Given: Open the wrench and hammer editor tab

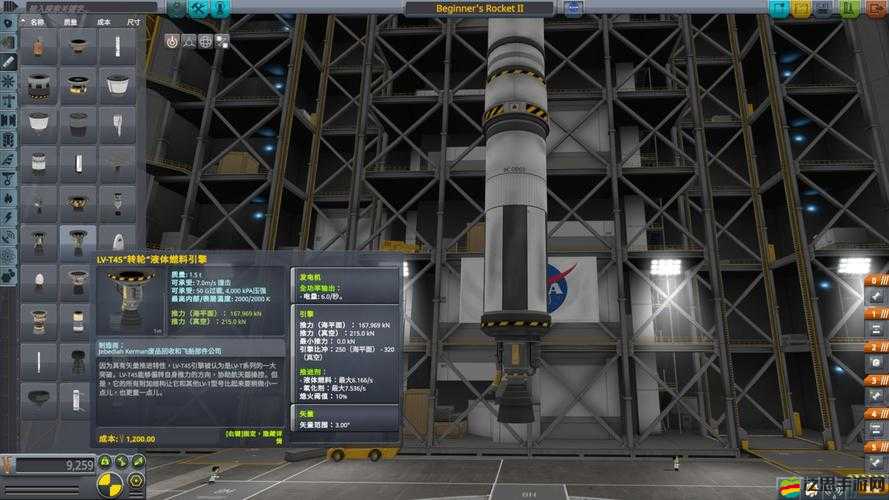Looking at the screenshot, I should [198, 9].
